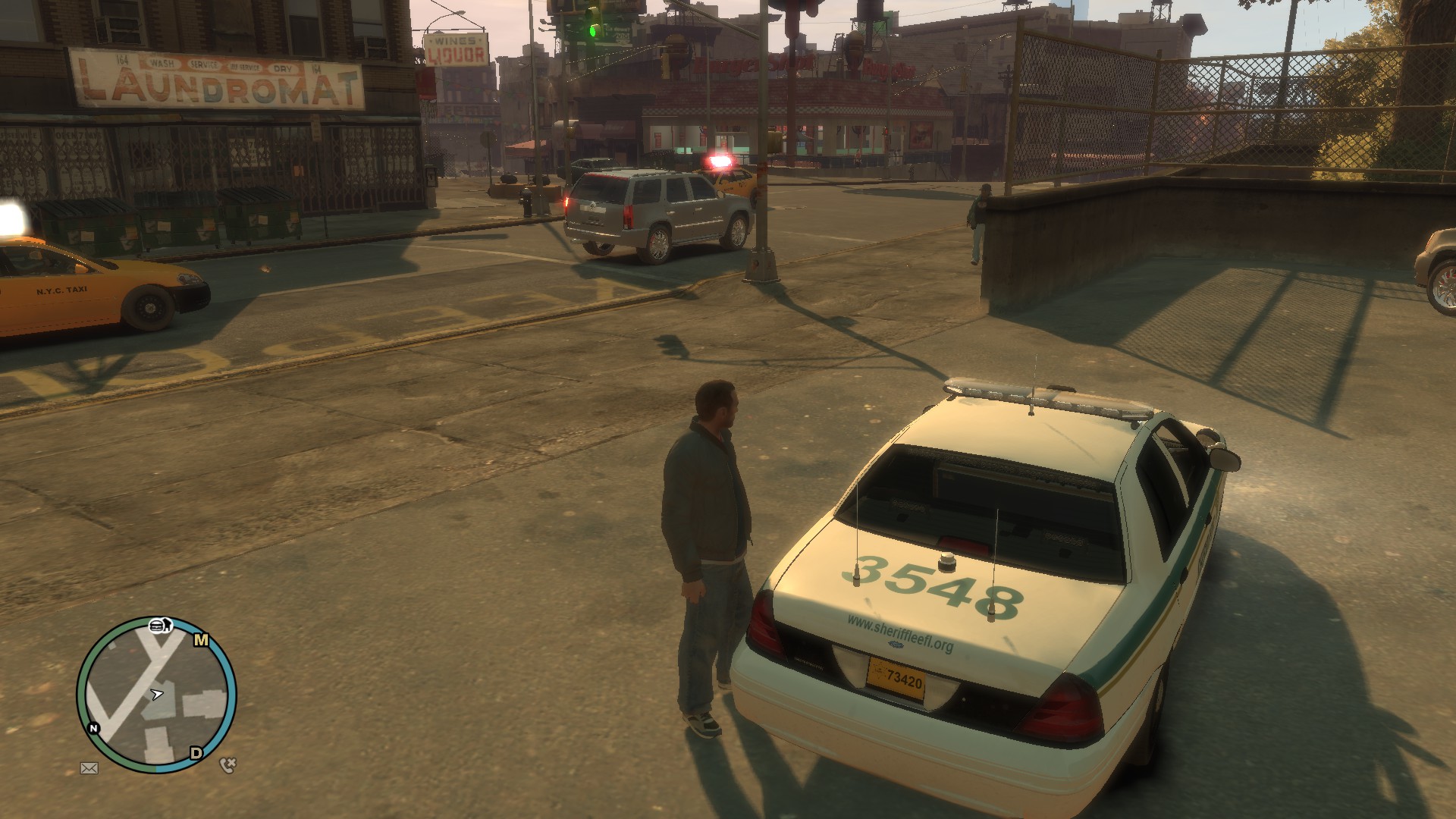This screenshot has height=819, width=1456.
Task: Open the circular radar minimap
Action: pos(156,695)
